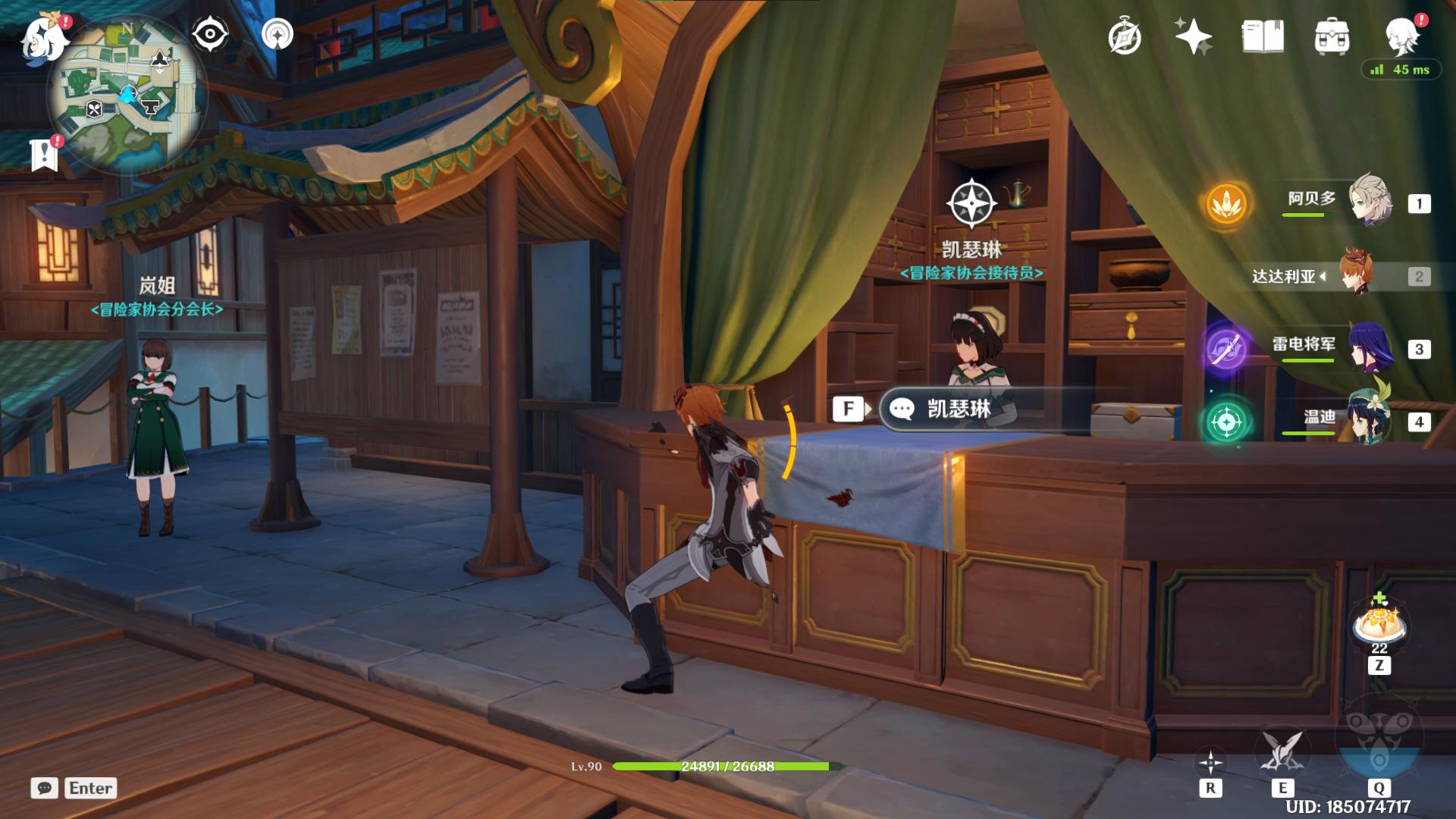Use the food quick-item plate
The image size is (1456, 819).
point(1379,626)
